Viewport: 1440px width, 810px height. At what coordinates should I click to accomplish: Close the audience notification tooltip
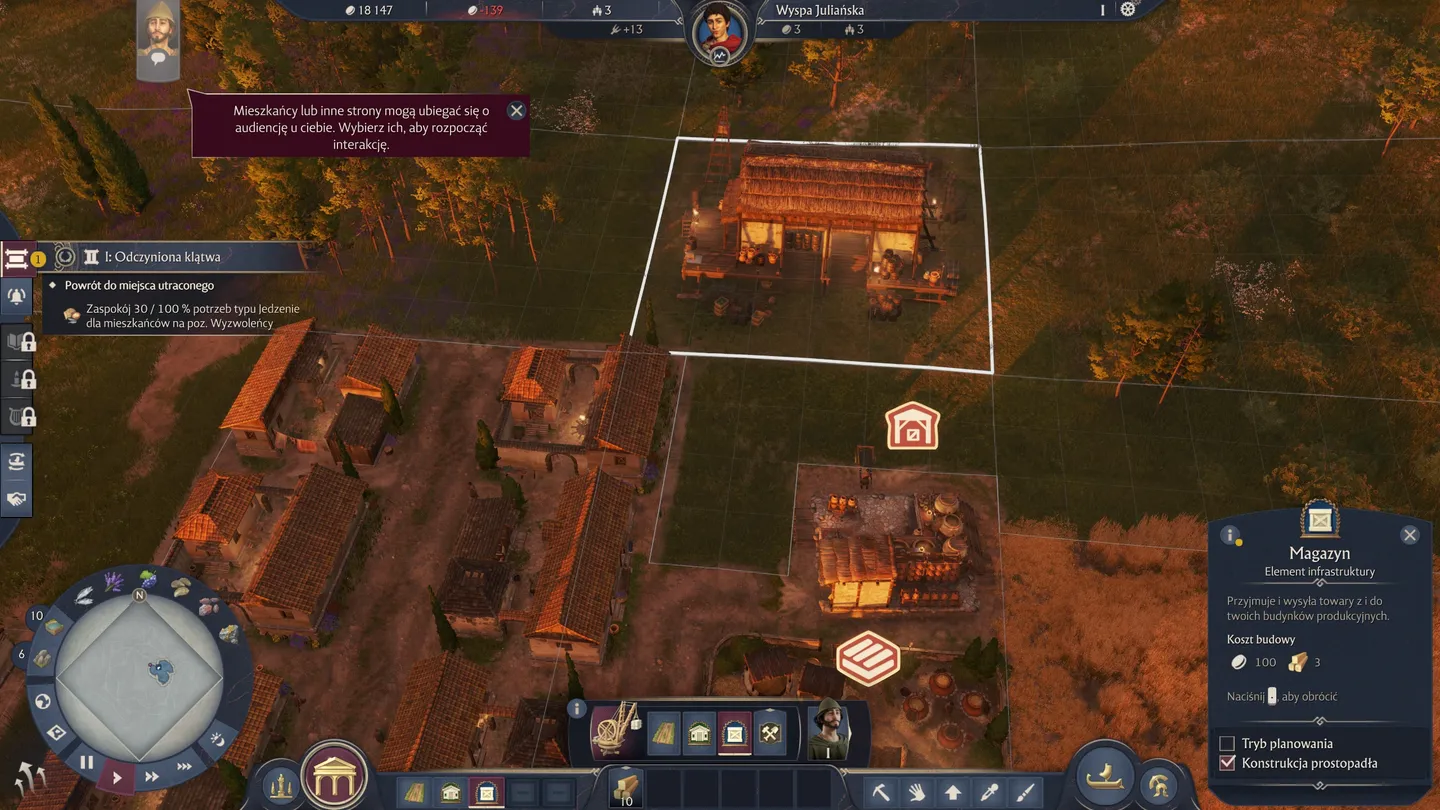pyautogui.click(x=516, y=111)
